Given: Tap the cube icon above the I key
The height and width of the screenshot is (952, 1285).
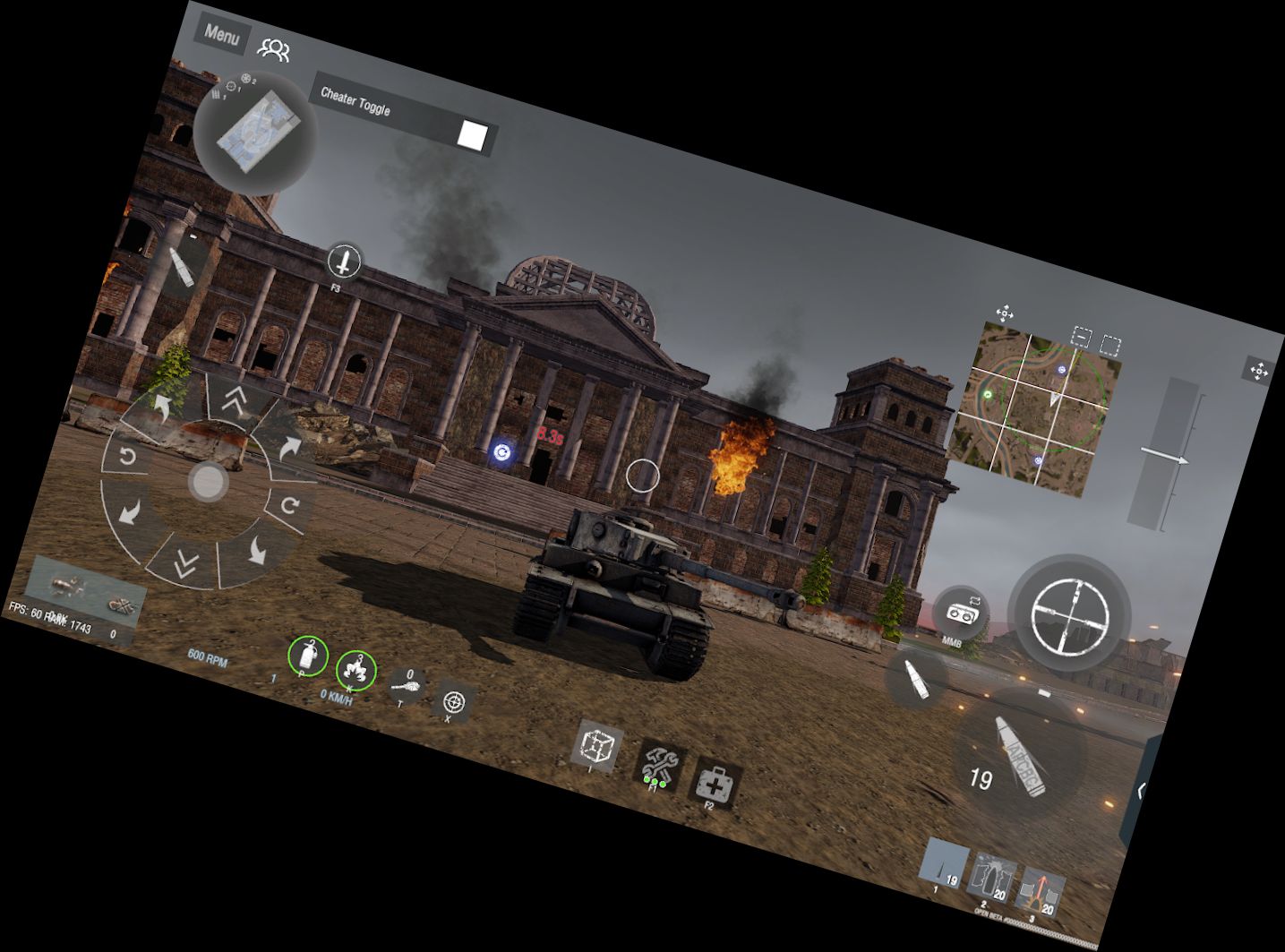Looking at the screenshot, I should (598, 745).
